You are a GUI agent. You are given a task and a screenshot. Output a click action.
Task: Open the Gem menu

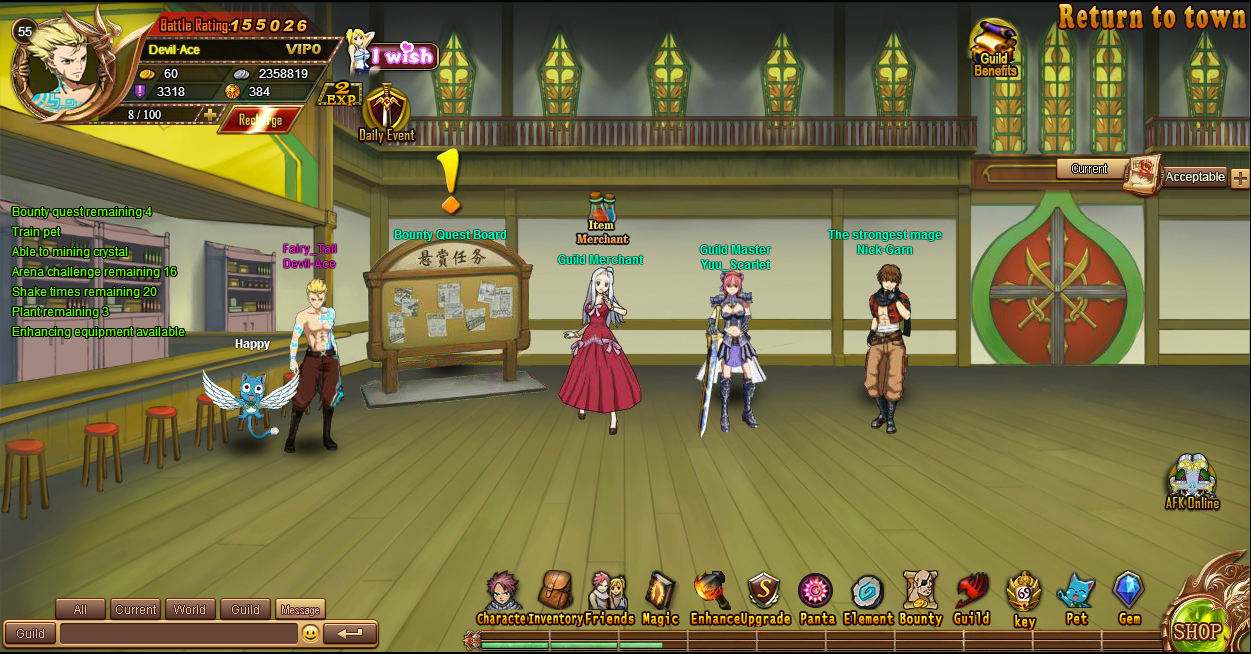tap(1129, 599)
